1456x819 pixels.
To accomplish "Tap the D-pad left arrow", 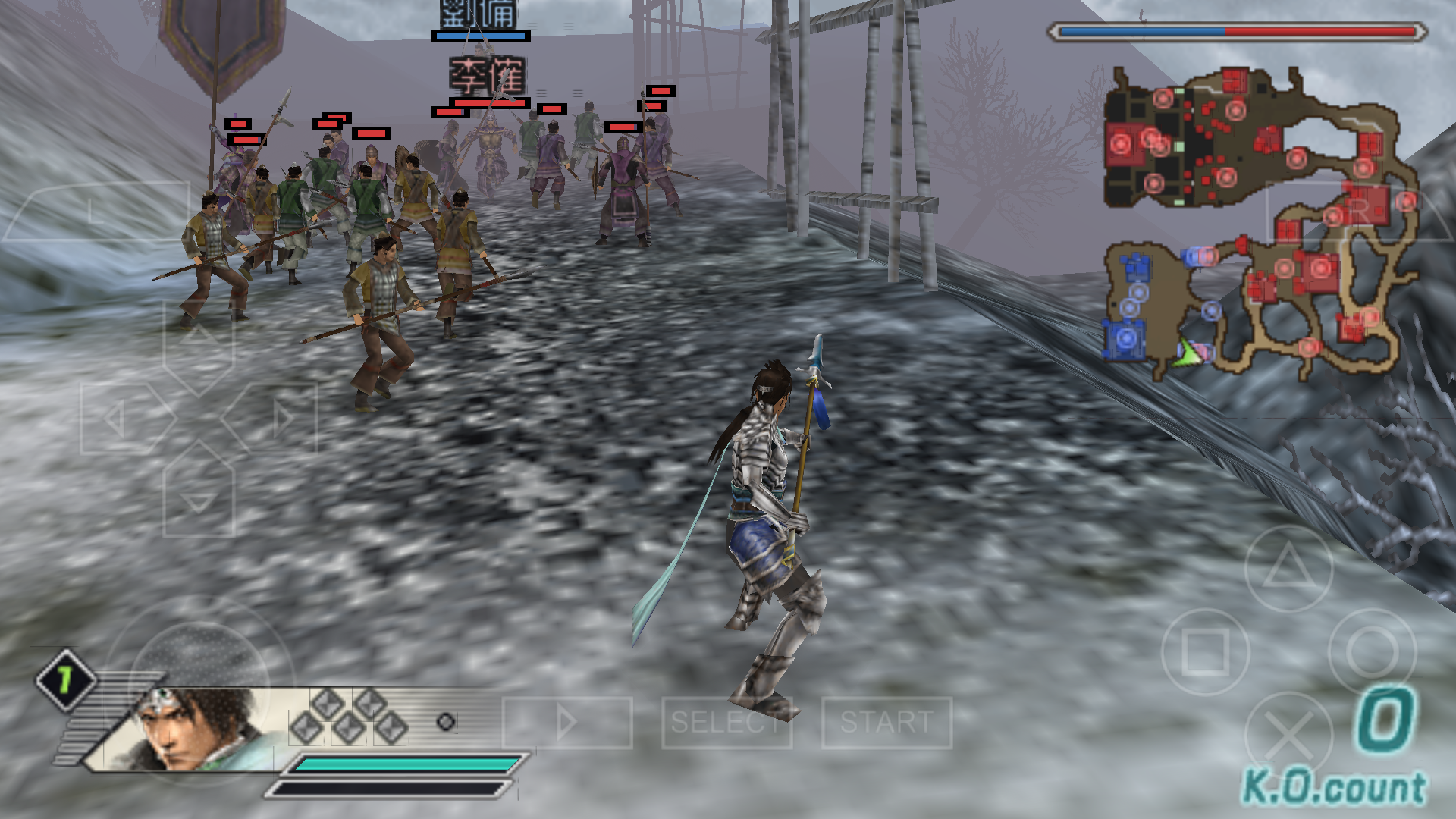I will [119, 418].
